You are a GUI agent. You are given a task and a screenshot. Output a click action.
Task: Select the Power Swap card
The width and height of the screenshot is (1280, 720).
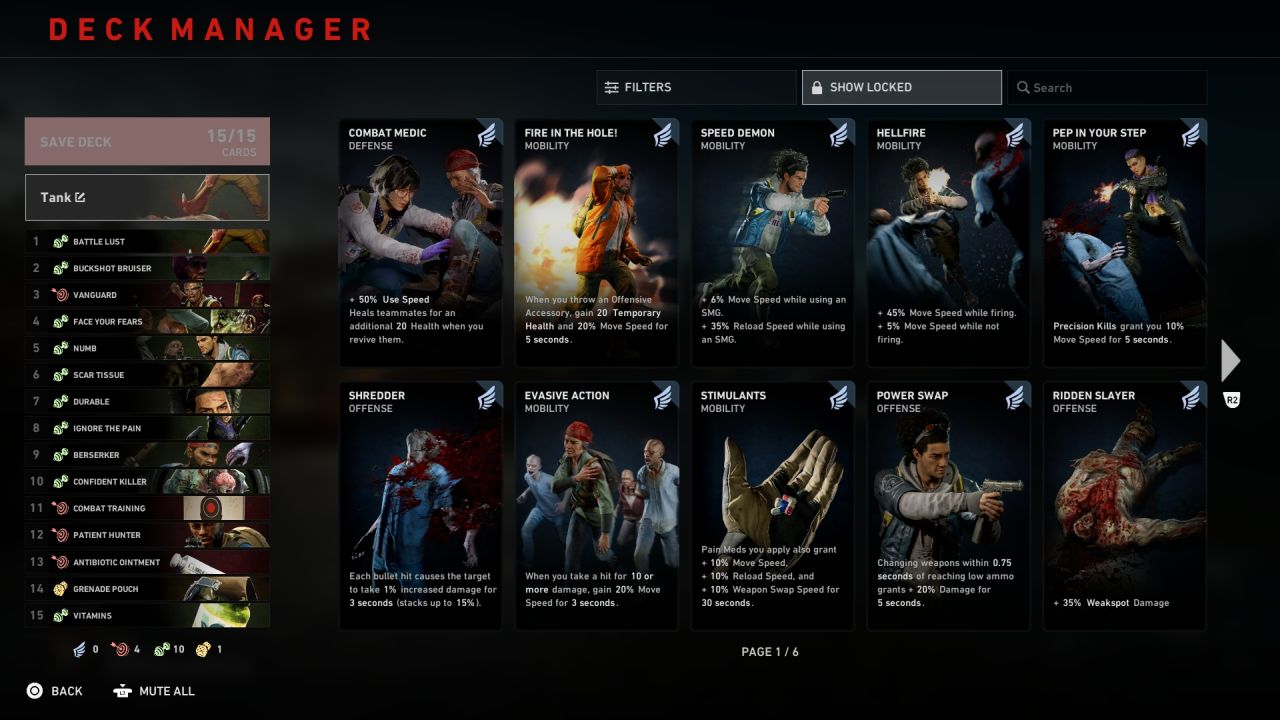(949, 506)
